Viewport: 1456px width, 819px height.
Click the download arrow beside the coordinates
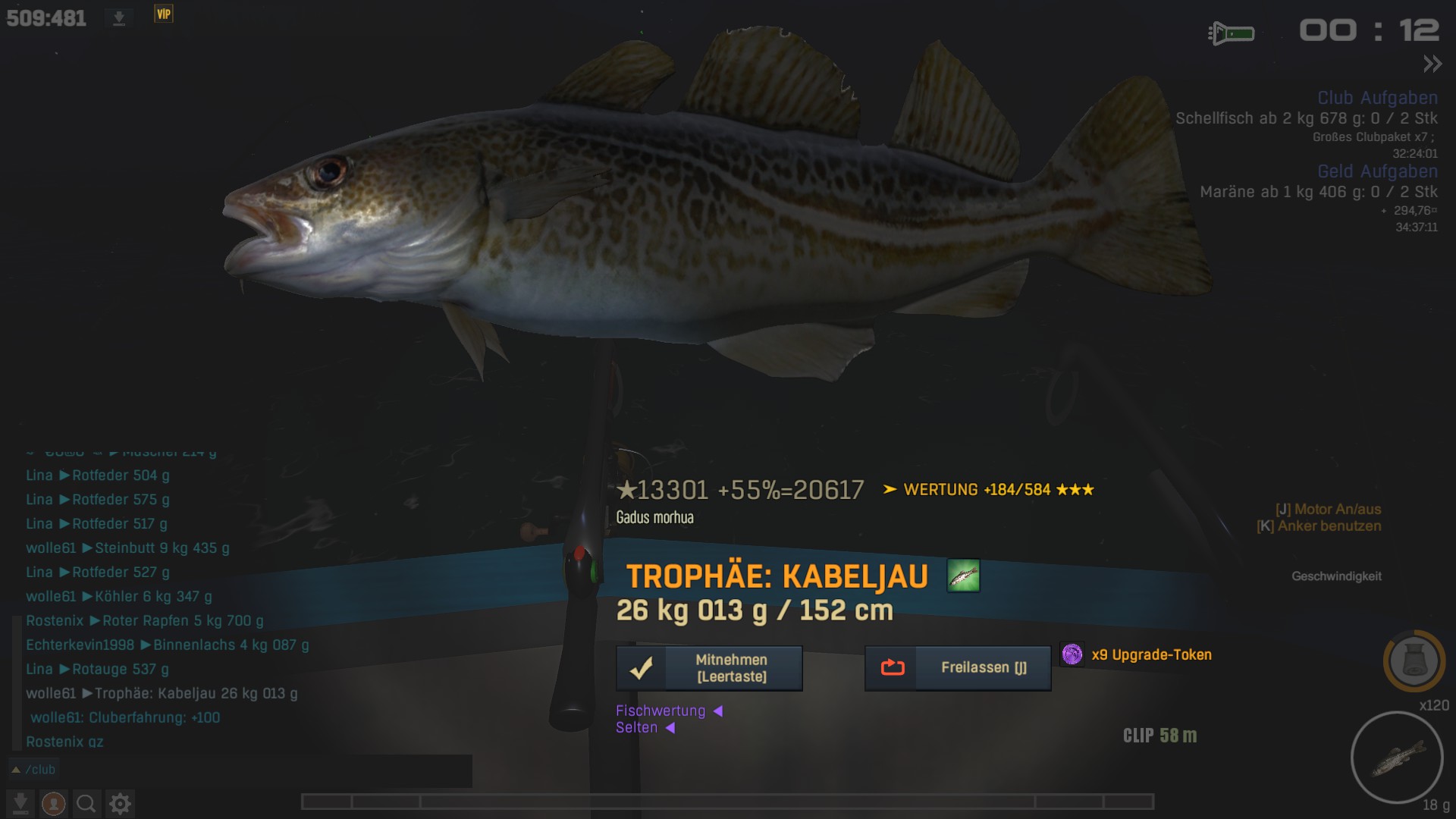[119, 18]
